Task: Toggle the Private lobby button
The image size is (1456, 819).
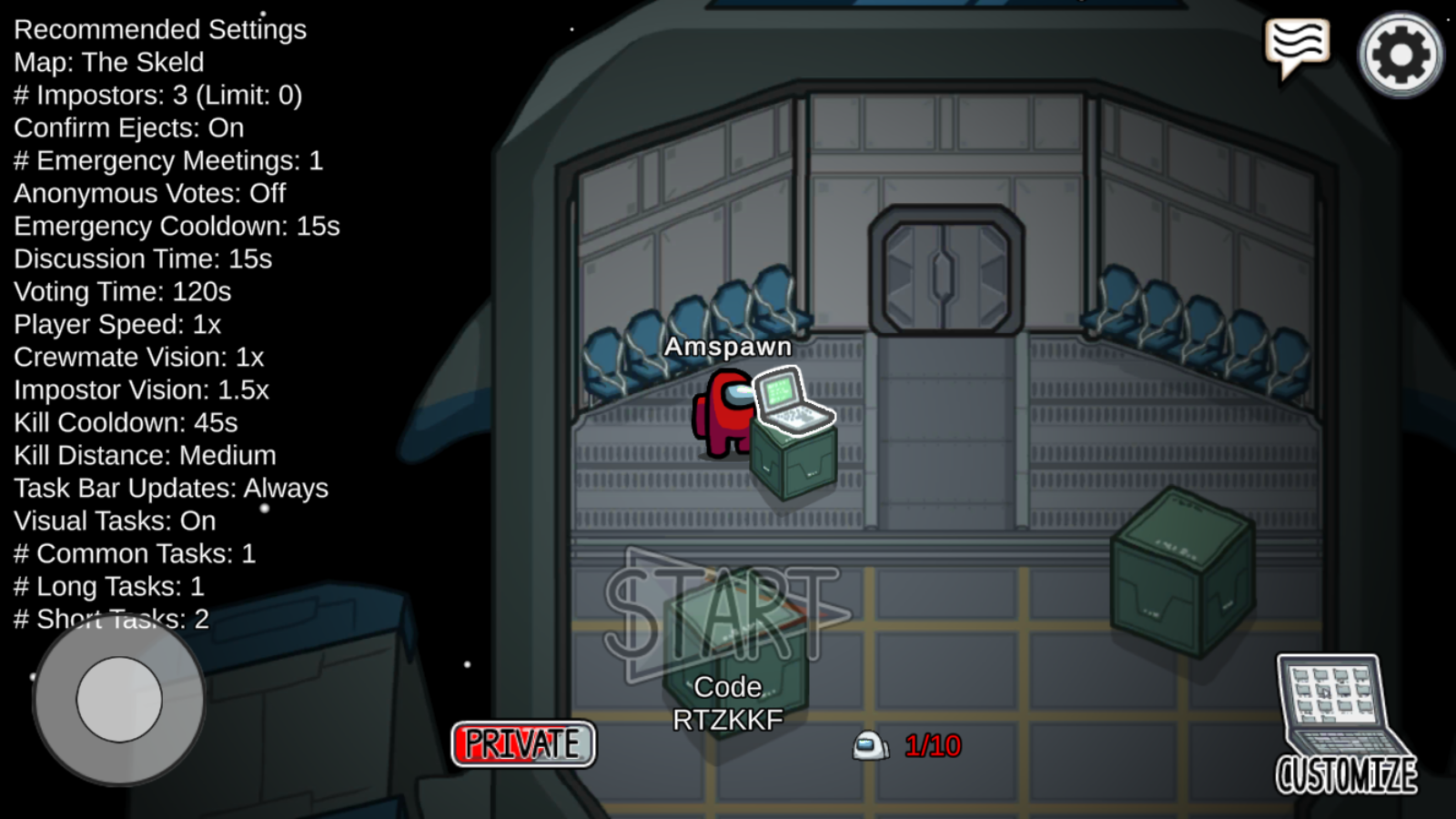Action: click(x=523, y=744)
